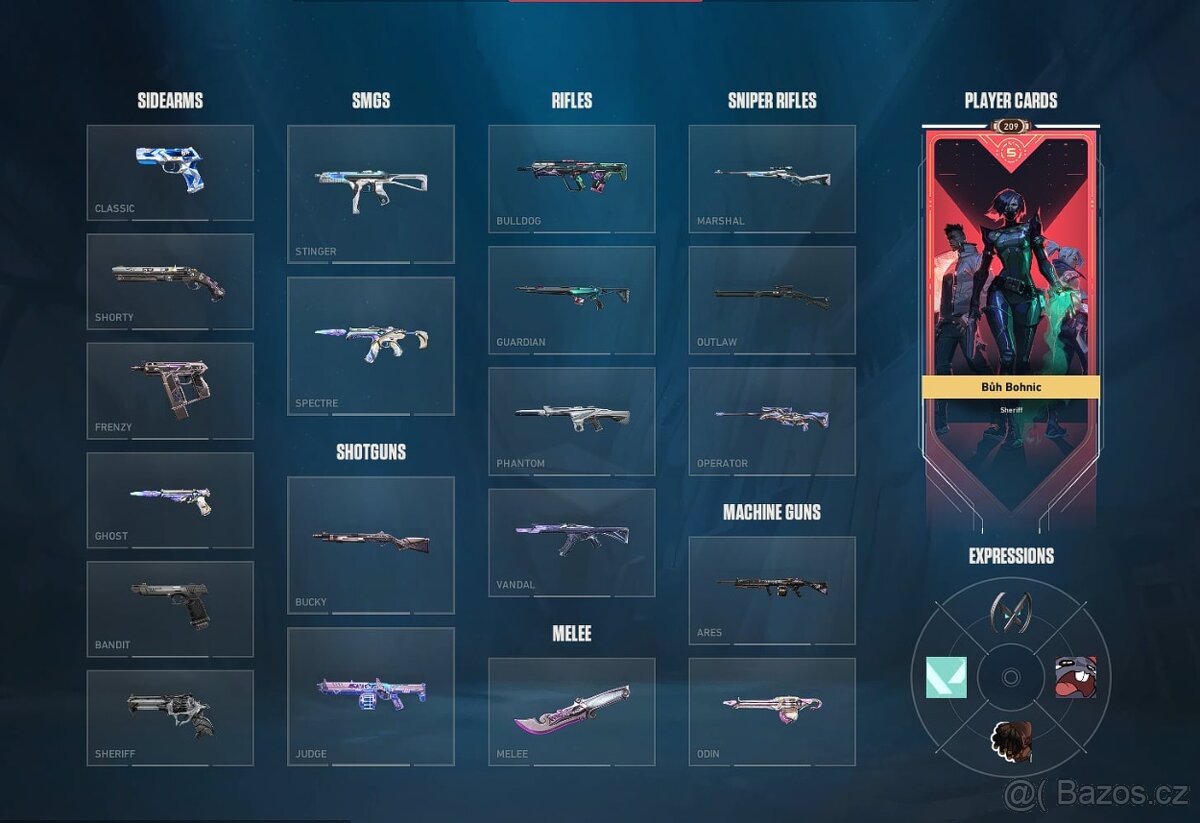Viewport: 1200px width, 823px height.
Task: Click the Sheriff revolver slot
Action: (x=170, y=717)
